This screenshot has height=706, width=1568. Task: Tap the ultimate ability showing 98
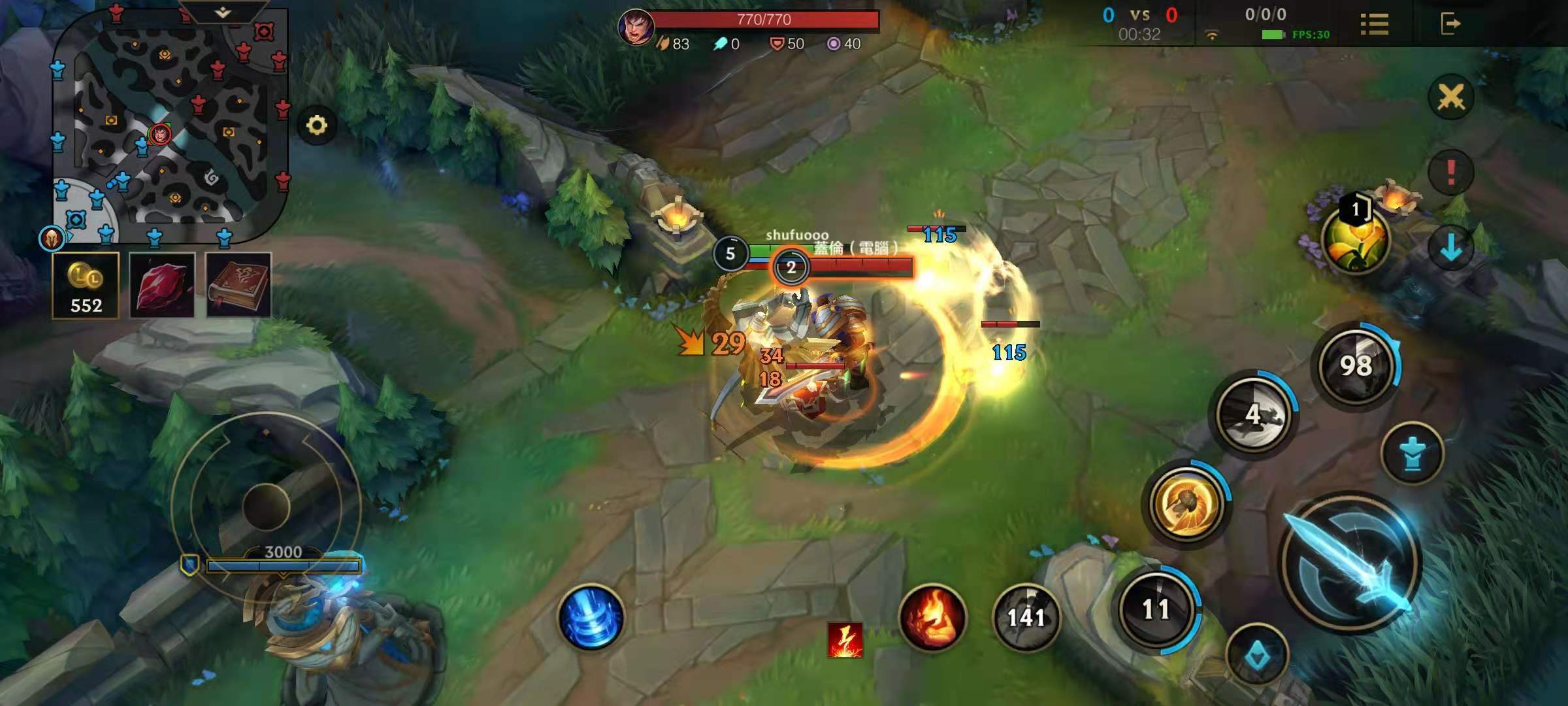click(1356, 365)
